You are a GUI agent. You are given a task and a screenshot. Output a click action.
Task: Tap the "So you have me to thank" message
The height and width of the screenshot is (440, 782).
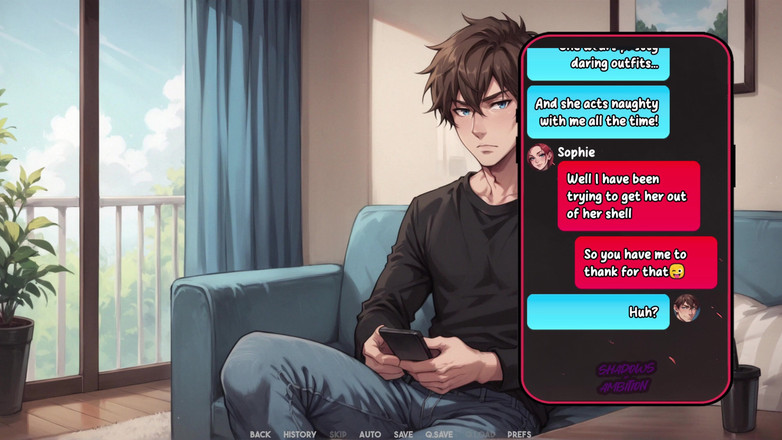645,262
